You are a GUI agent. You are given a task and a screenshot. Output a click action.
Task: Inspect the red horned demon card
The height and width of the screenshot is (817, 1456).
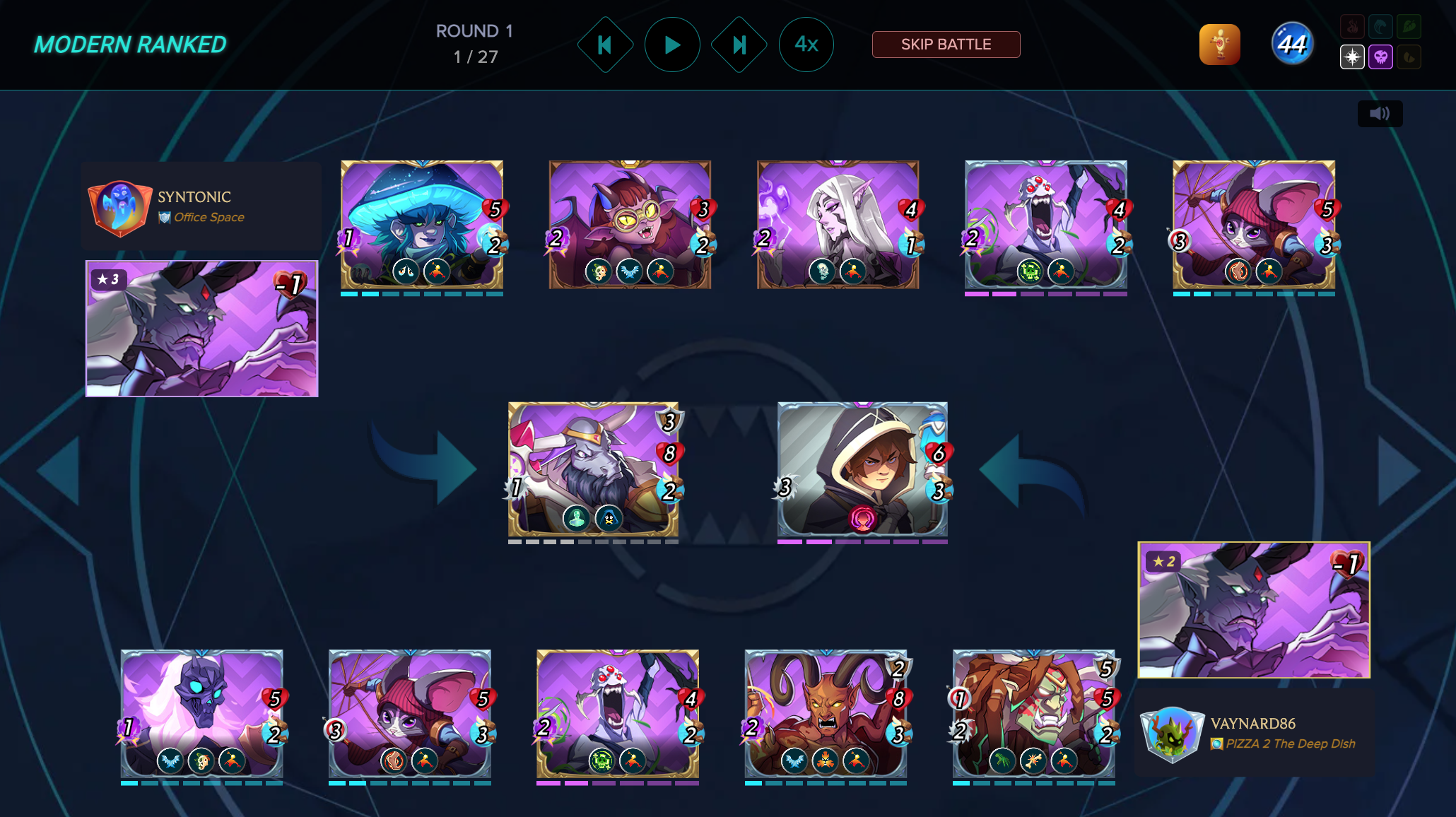(x=826, y=714)
